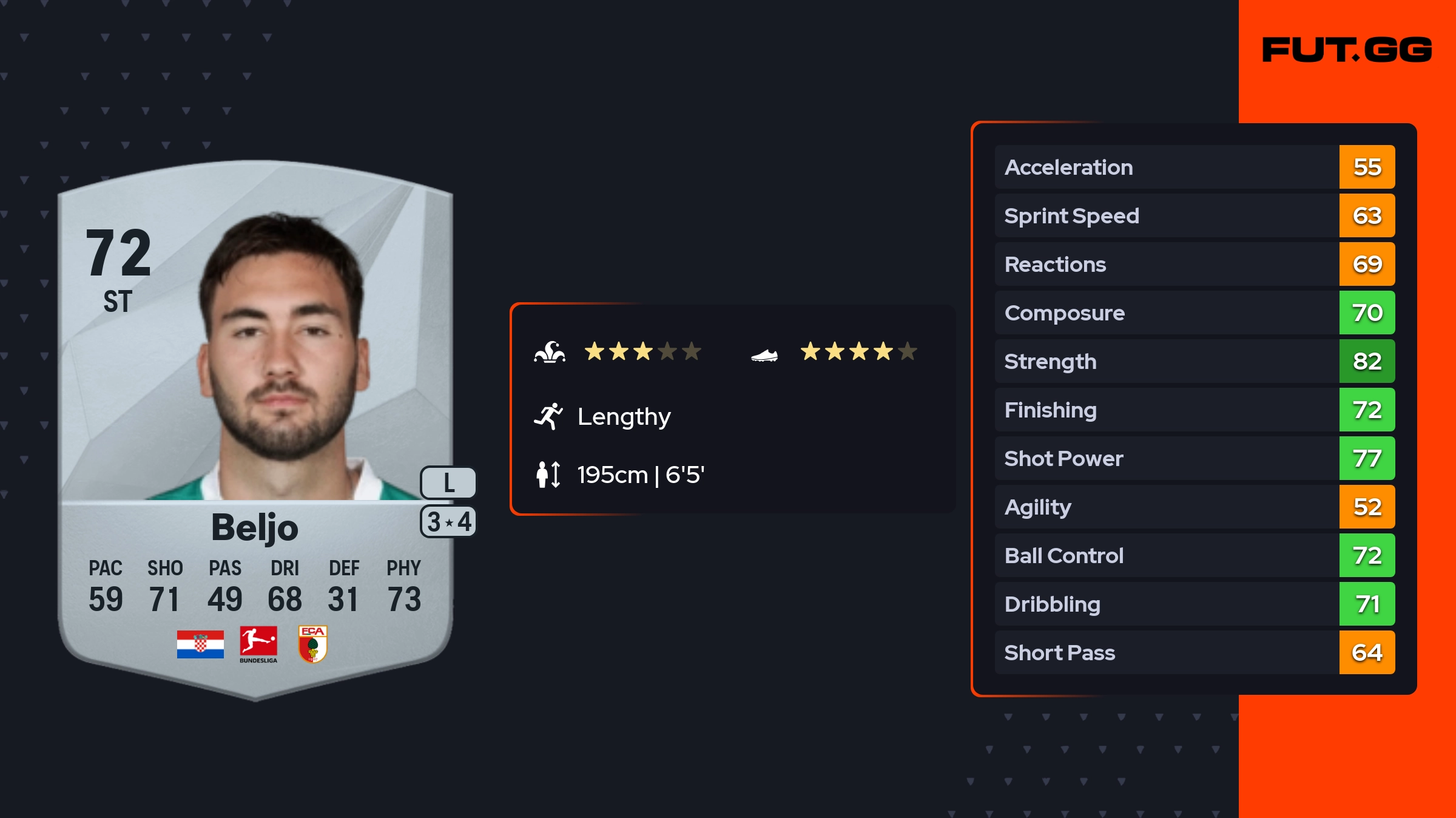The width and height of the screenshot is (1456, 818).
Task: Click the L preferred foot badge
Action: (448, 483)
